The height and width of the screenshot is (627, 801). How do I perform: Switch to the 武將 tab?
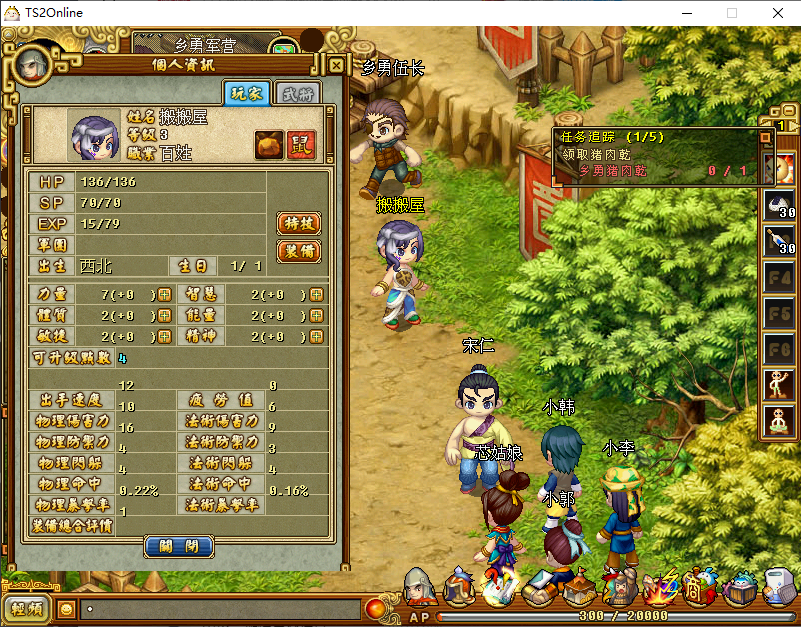pyautogui.click(x=297, y=94)
